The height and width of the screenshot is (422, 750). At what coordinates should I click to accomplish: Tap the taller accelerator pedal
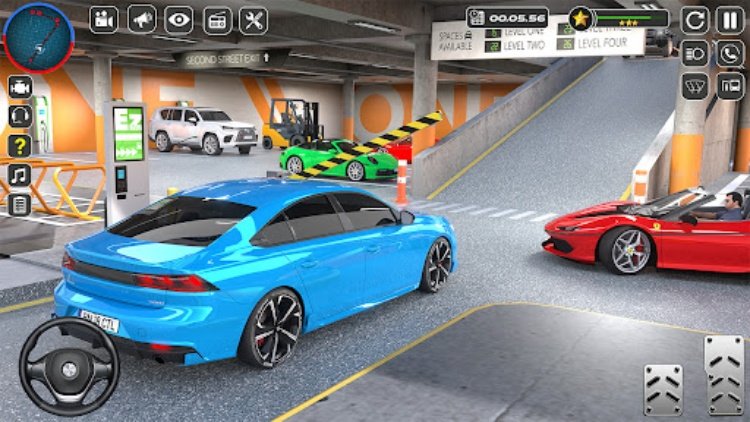click(724, 375)
